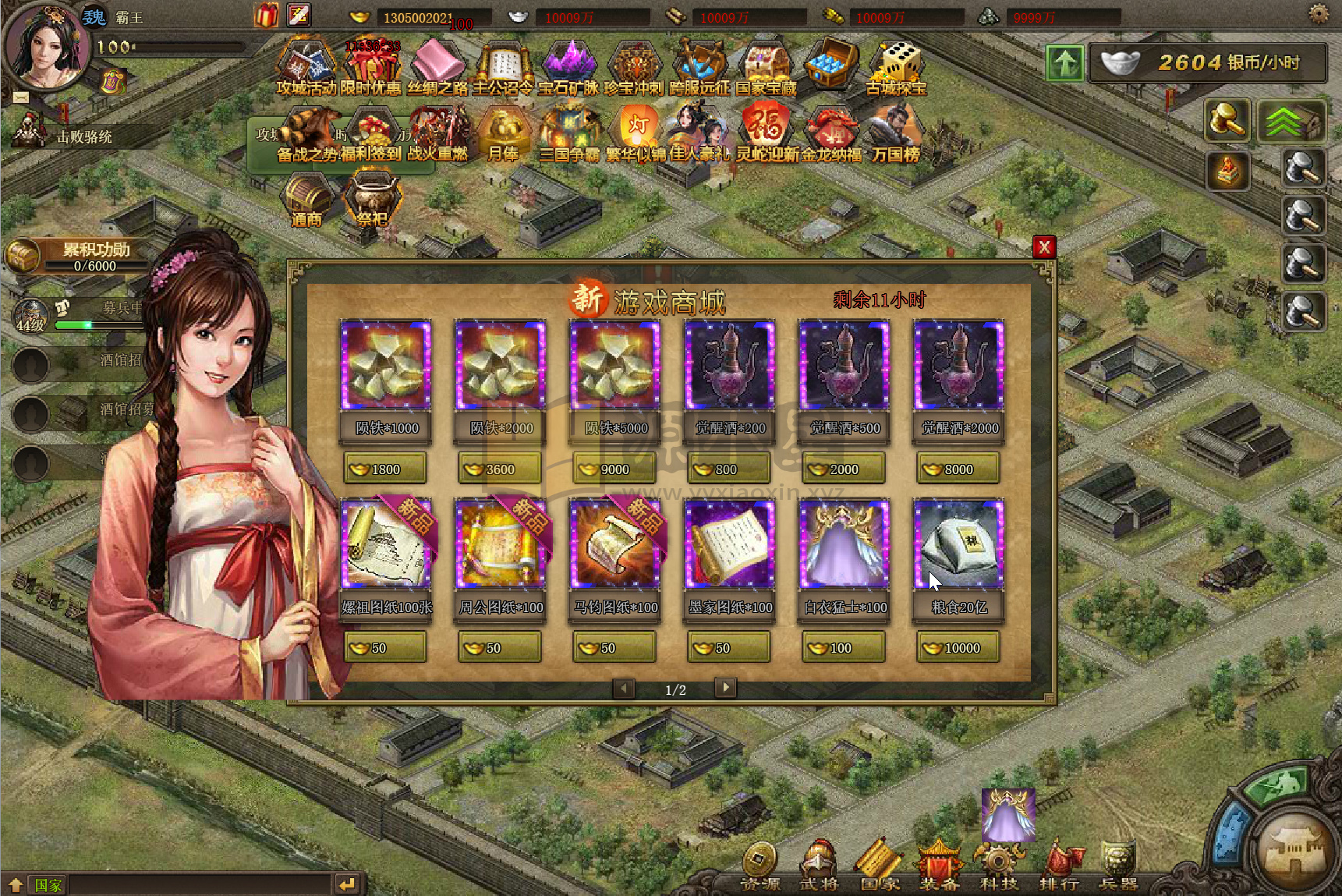Close the game shop window
Screen dimensions: 1342x896
[1044, 247]
